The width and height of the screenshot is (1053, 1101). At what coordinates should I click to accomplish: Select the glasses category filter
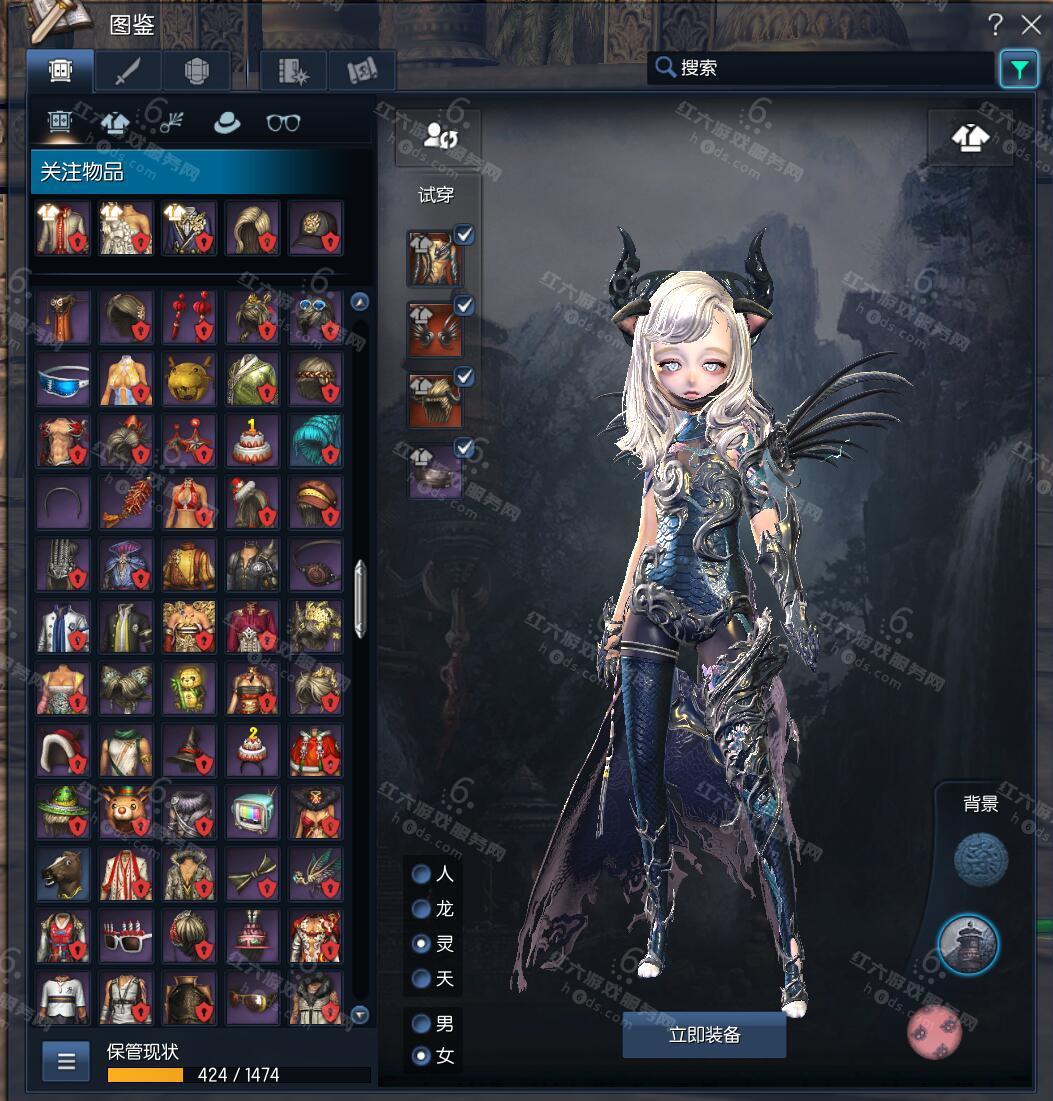pos(283,123)
